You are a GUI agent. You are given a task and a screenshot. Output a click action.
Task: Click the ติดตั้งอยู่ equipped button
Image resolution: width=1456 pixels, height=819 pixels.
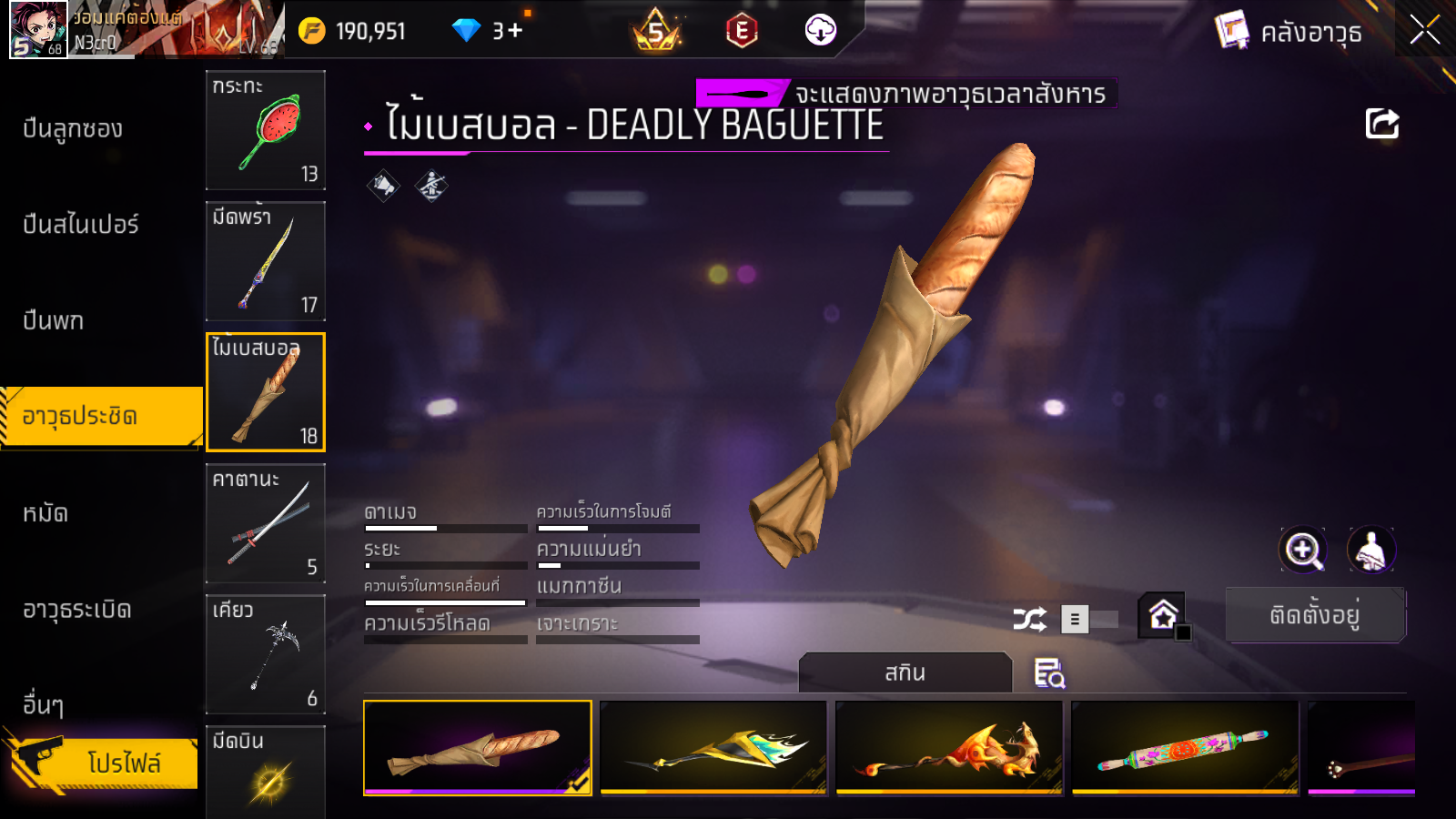pos(1315,615)
